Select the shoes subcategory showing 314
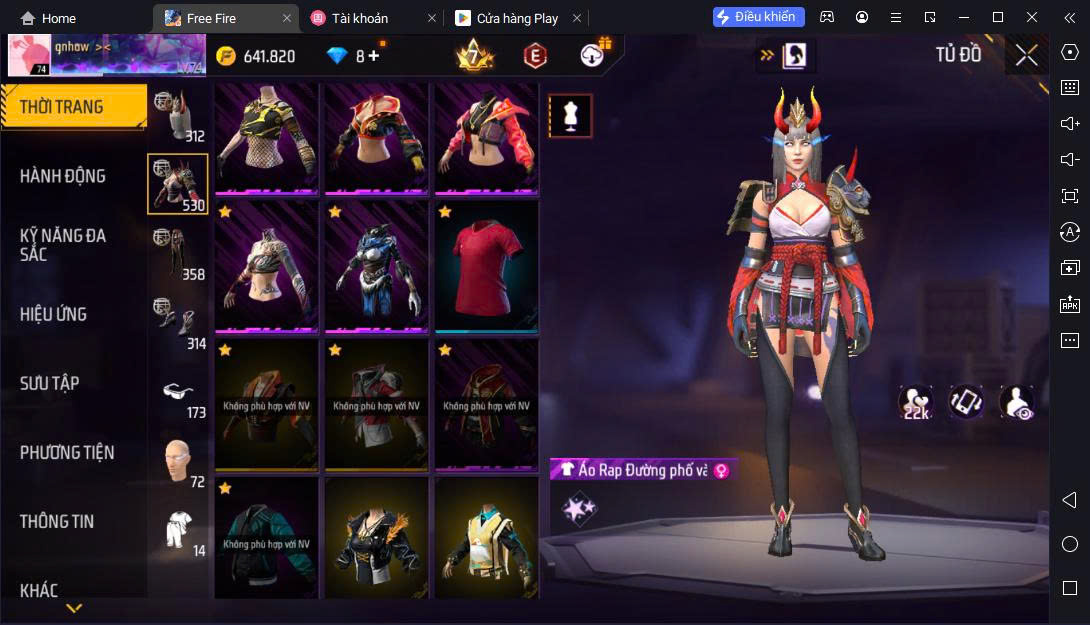The width and height of the screenshot is (1090, 625). click(x=178, y=322)
